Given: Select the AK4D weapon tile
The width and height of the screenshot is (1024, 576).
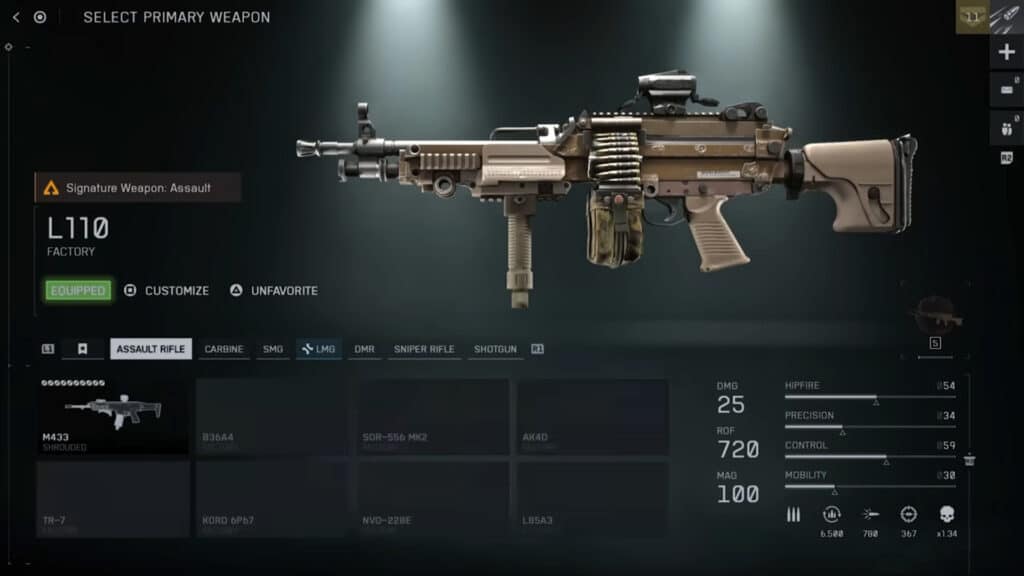Looking at the screenshot, I should tap(592, 416).
